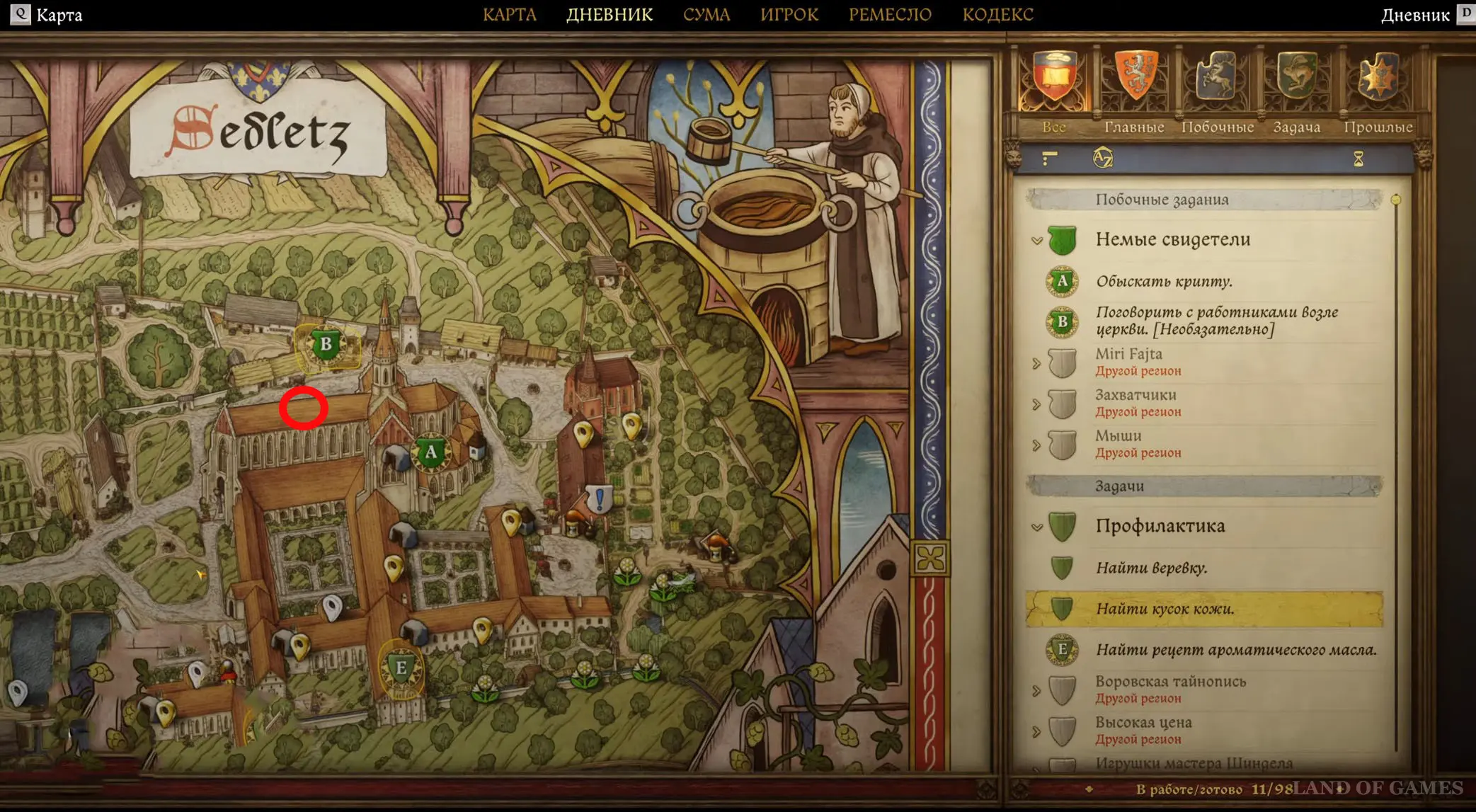Image resolution: width=1476 pixels, height=812 pixels.
Task: Select the Немые свидетели quest
Action: (x=1172, y=239)
